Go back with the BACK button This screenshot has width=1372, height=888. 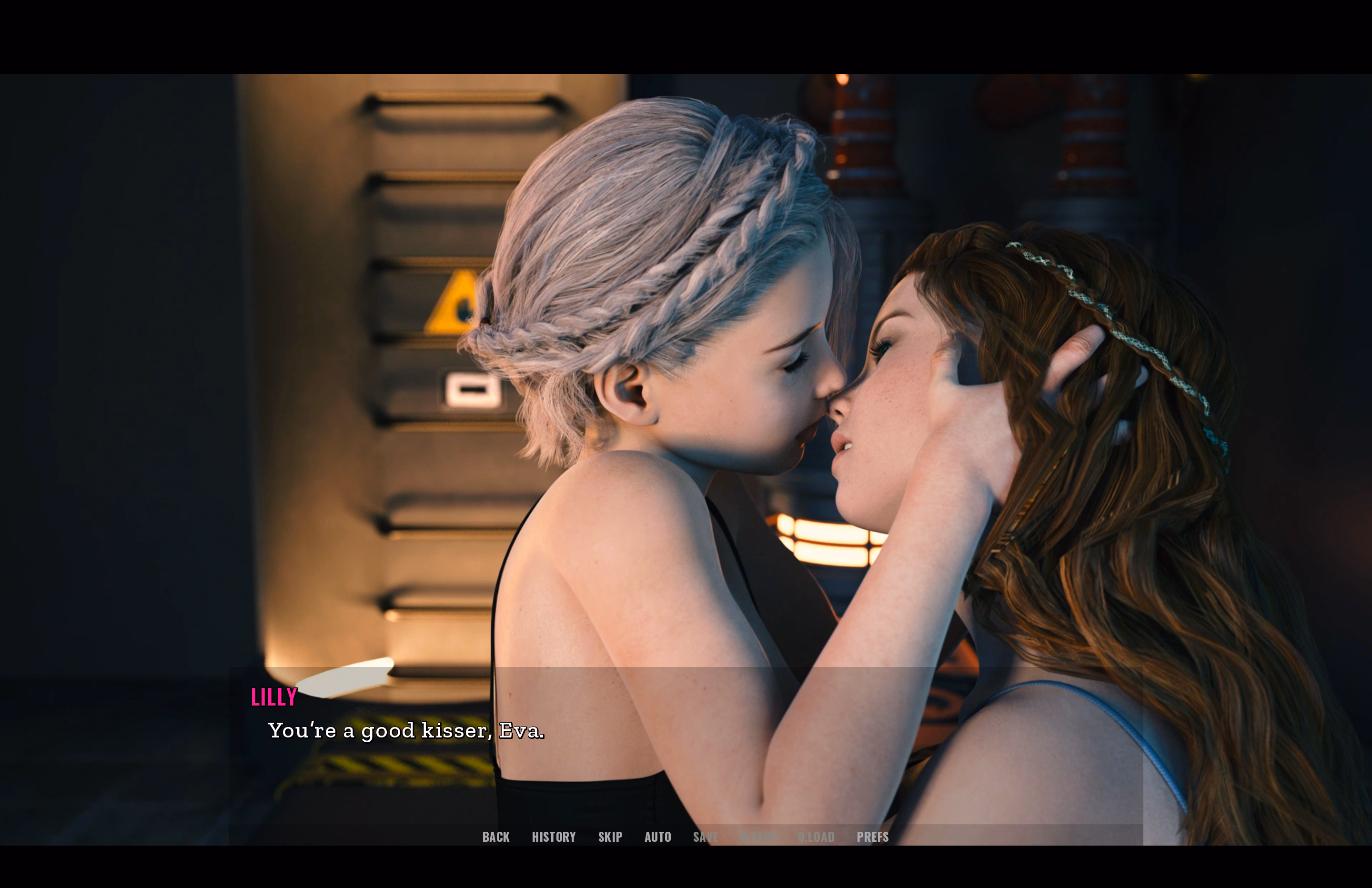coord(496,837)
